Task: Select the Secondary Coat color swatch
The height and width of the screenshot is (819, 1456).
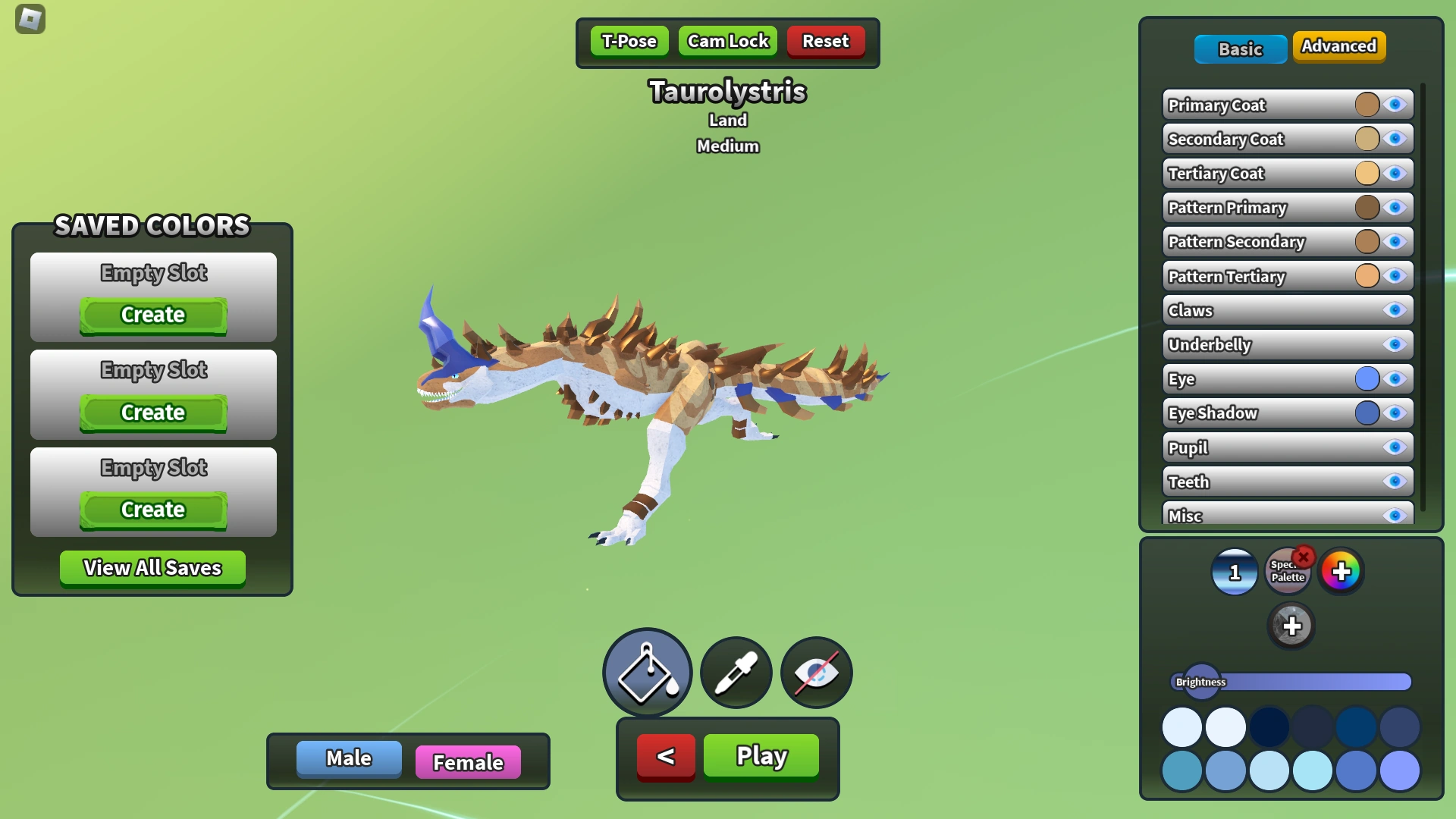Action: (1367, 139)
